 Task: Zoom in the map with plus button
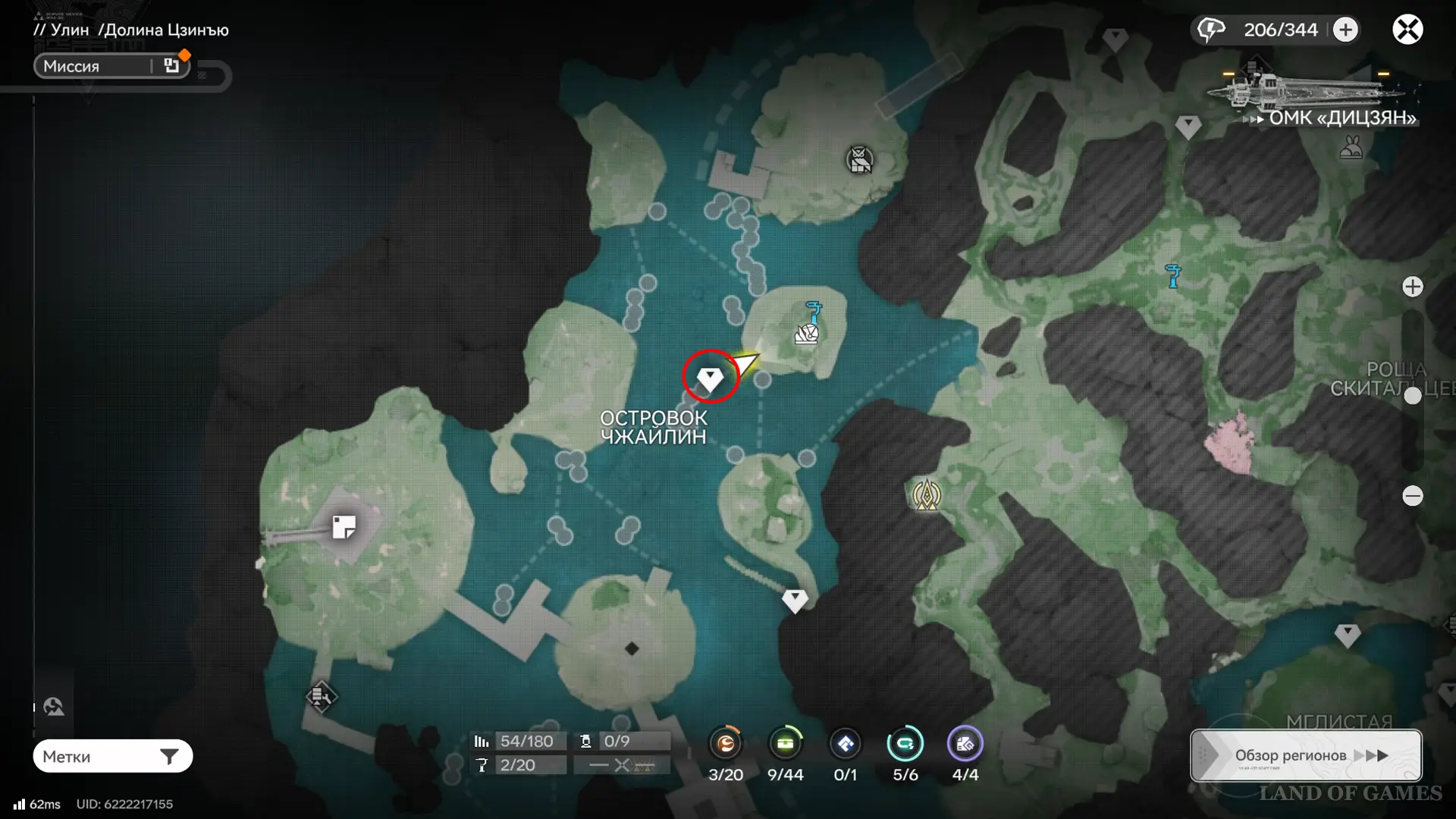pyautogui.click(x=1412, y=287)
